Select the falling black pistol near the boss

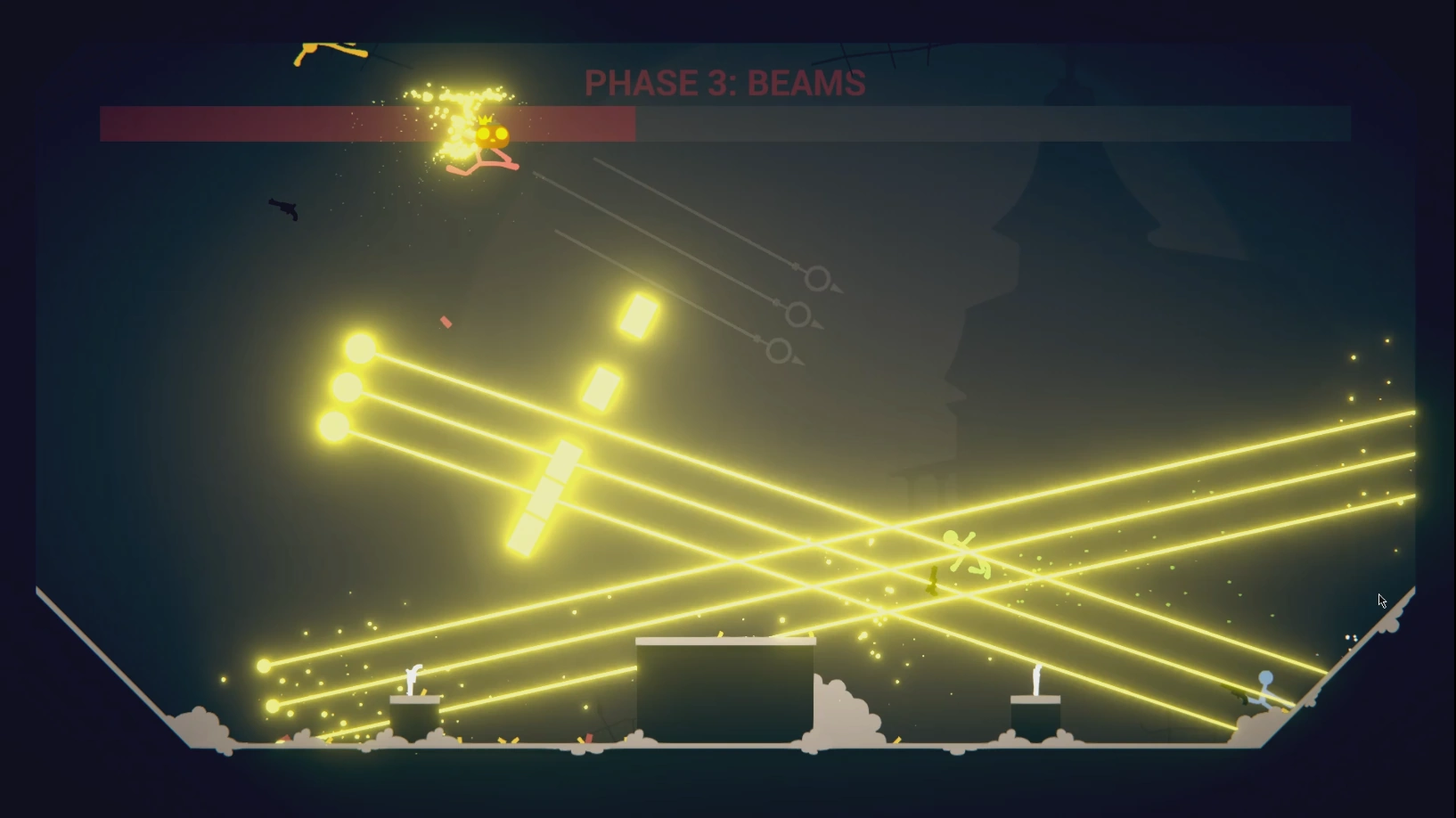pos(283,211)
